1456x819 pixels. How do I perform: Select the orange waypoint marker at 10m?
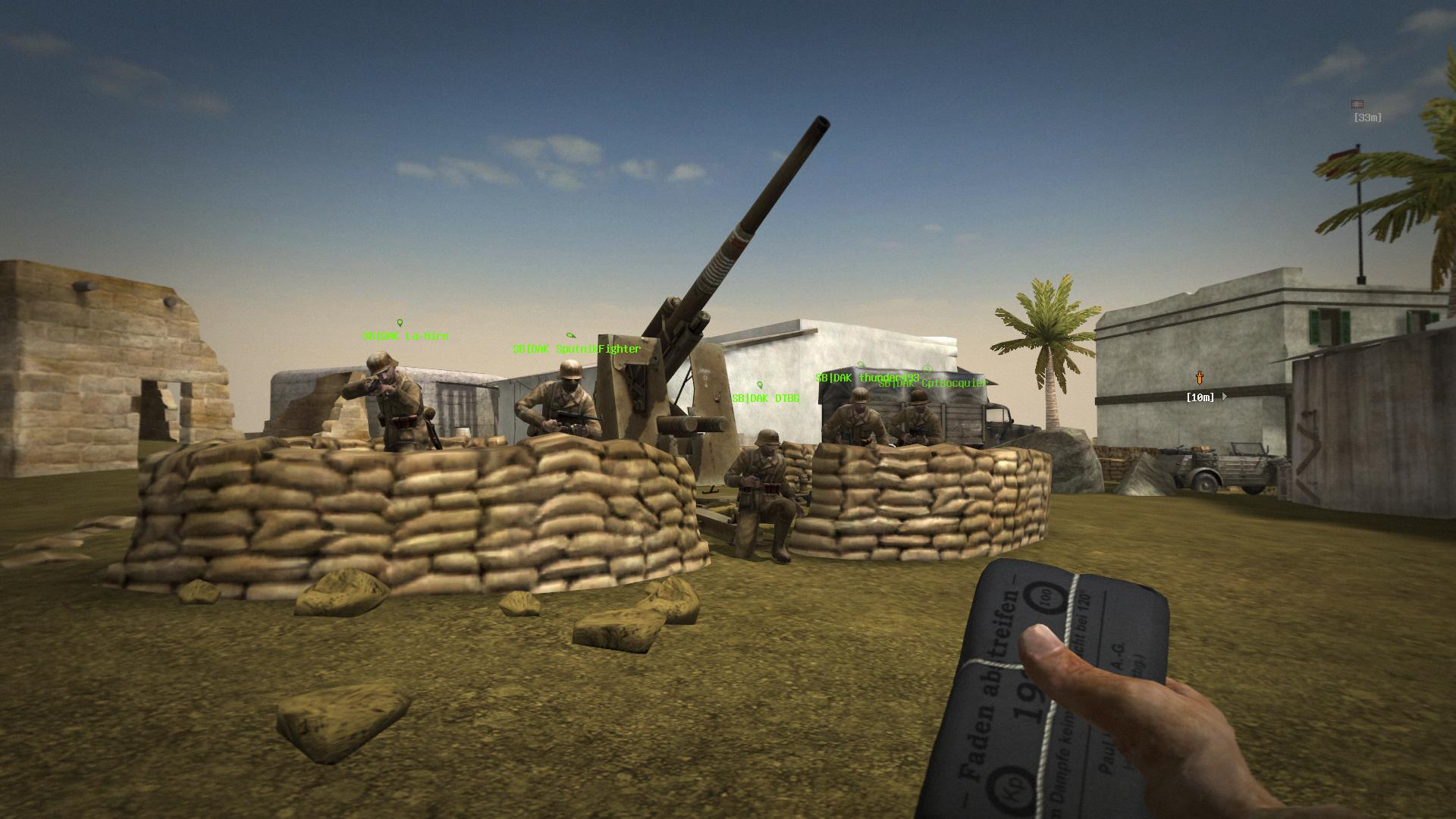click(1200, 378)
